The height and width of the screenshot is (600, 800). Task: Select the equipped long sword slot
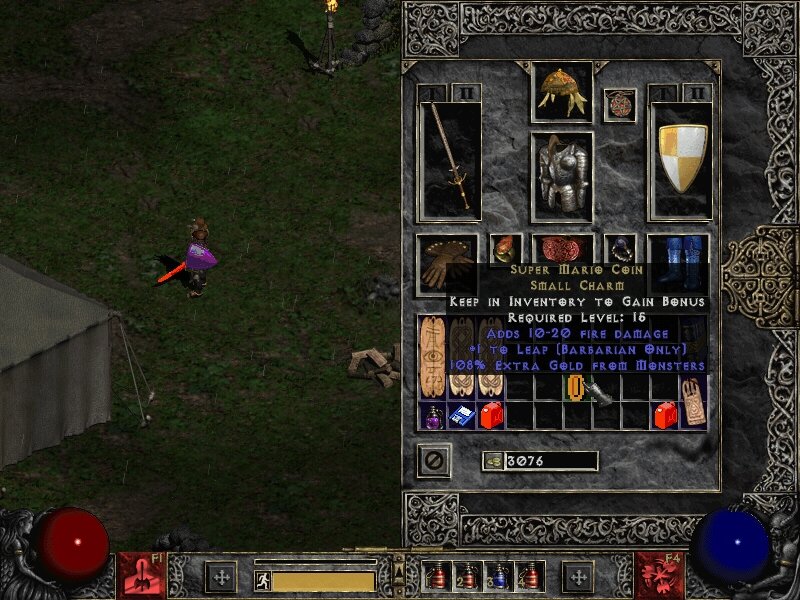450,160
